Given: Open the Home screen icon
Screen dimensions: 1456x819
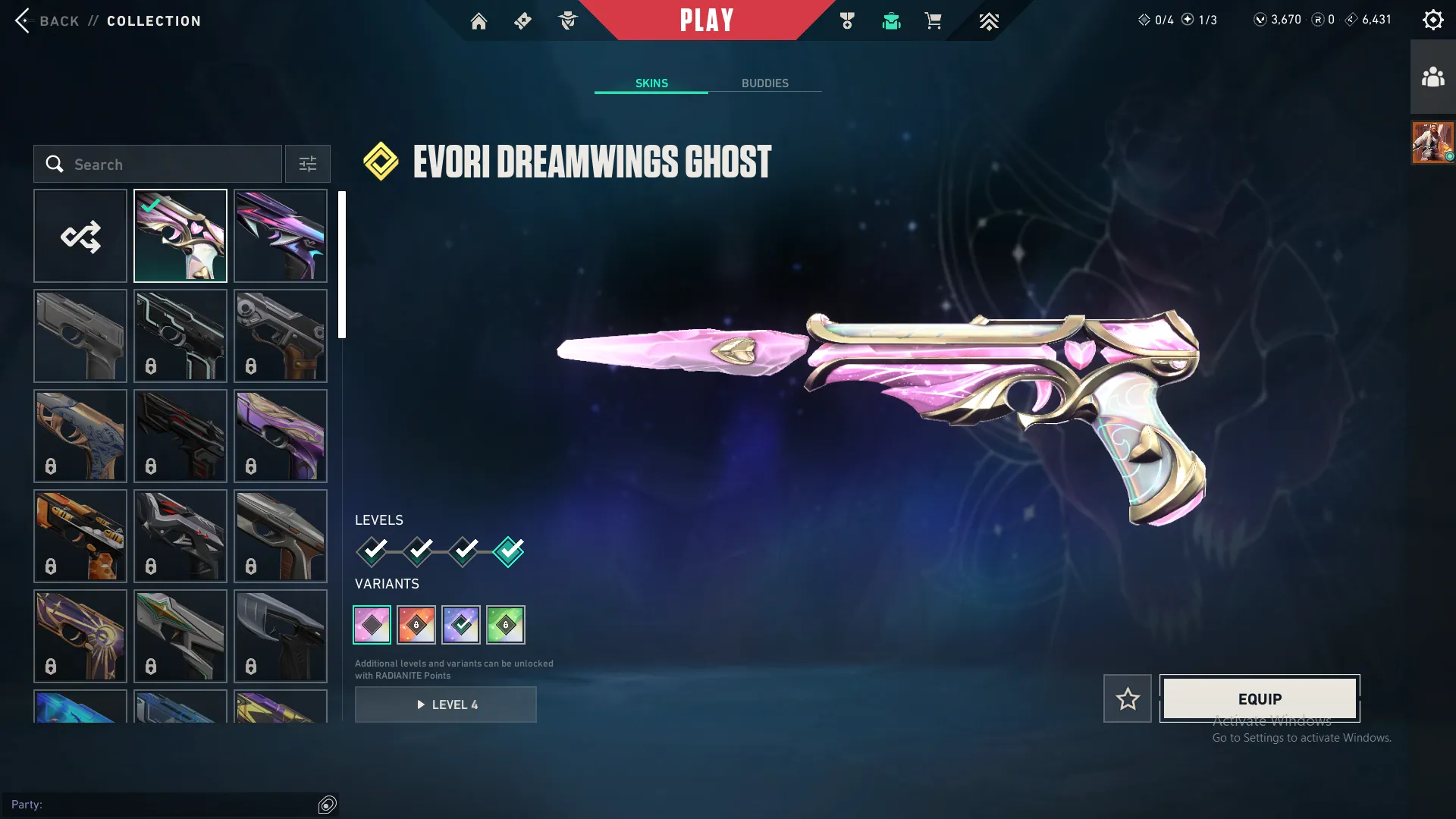Looking at the screenshot, I should 479,20.
